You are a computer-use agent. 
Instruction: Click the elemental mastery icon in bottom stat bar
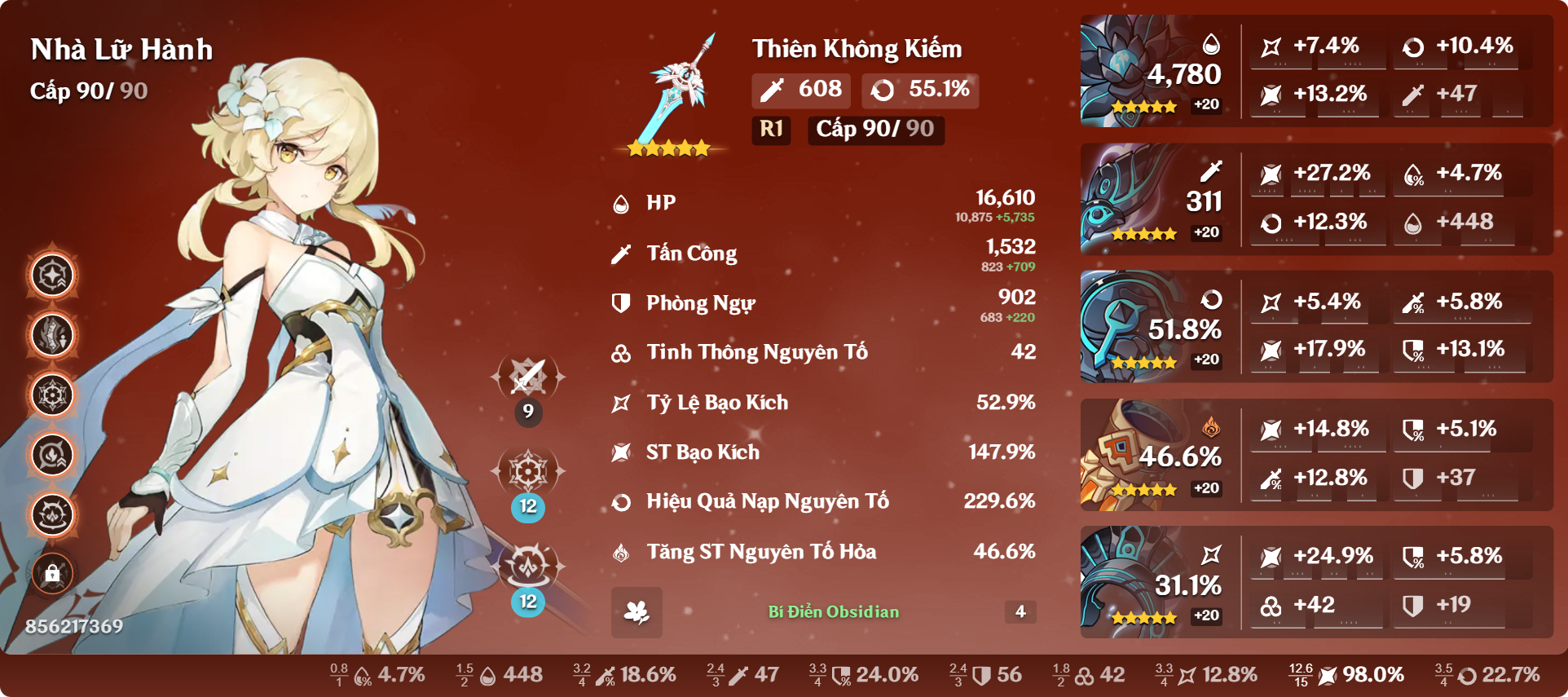(1086, 675)
